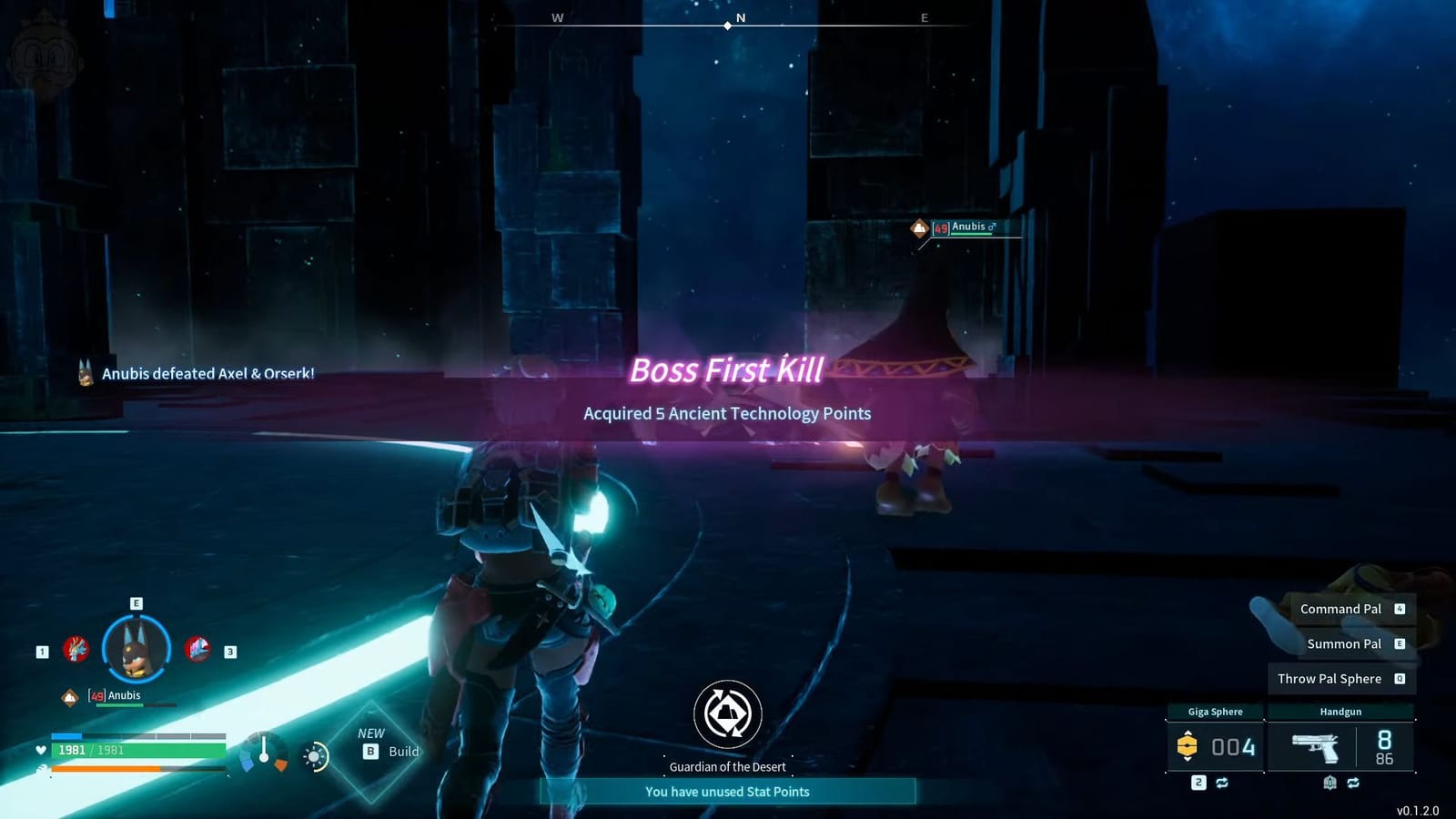Click the Throw Pal Sphere option
The height and width of the screenshot is (819, 1456).
coord(1329,679)
